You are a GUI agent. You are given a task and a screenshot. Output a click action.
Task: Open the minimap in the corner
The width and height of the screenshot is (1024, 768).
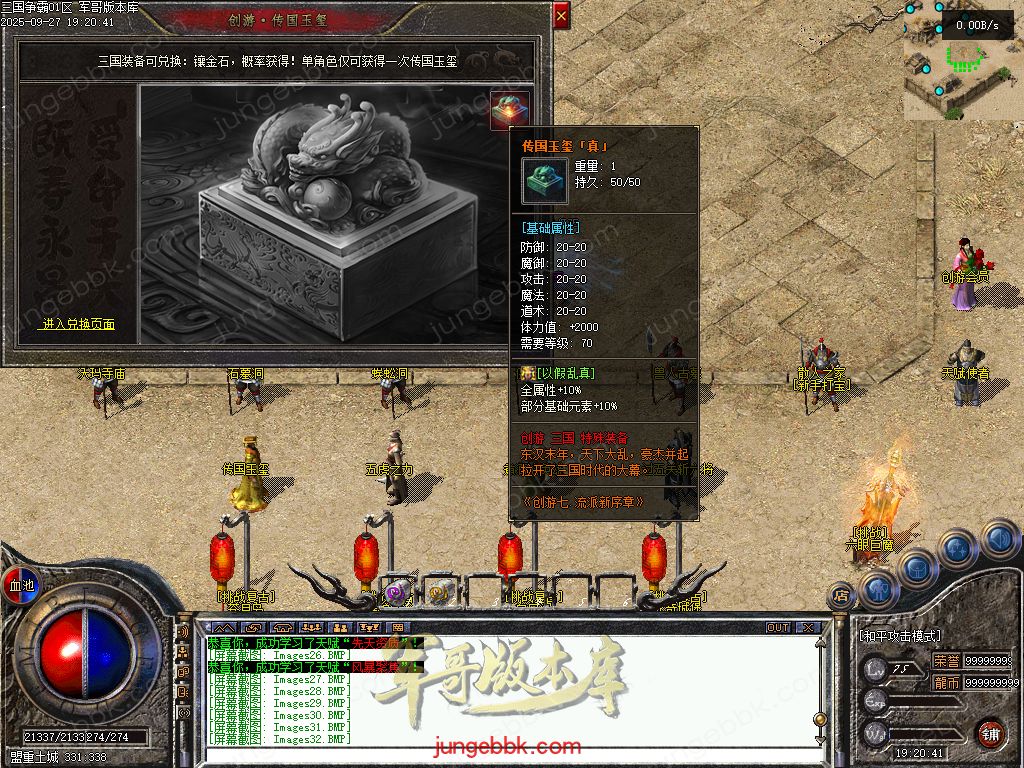[962, 60]
